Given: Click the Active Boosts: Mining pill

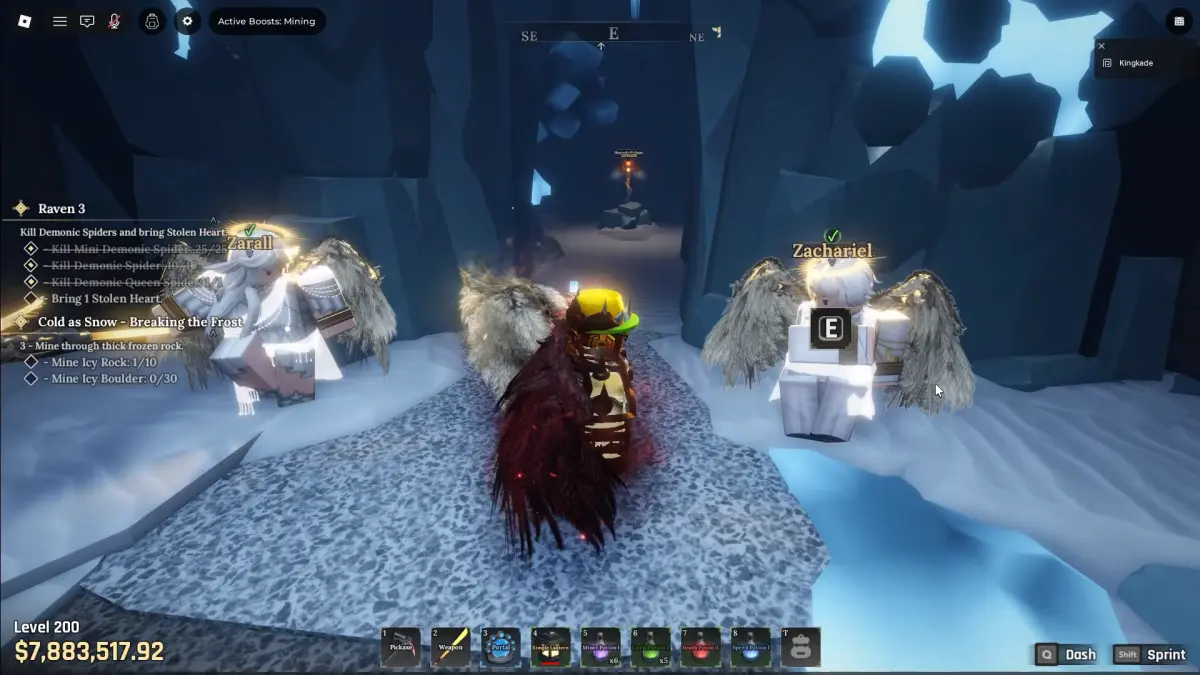Looking at the screenshot, I should coord(266,21).
